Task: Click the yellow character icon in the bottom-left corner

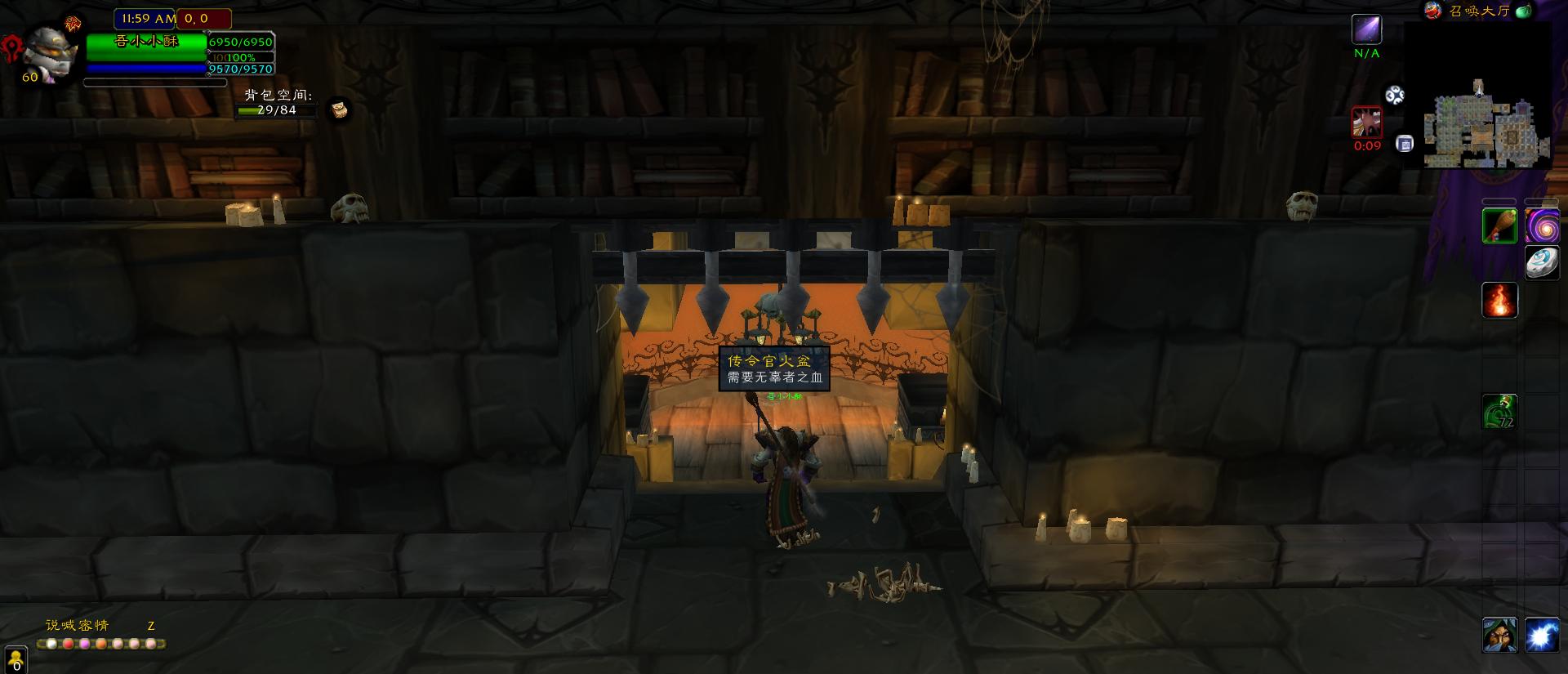Action: (x=16, y=660)
